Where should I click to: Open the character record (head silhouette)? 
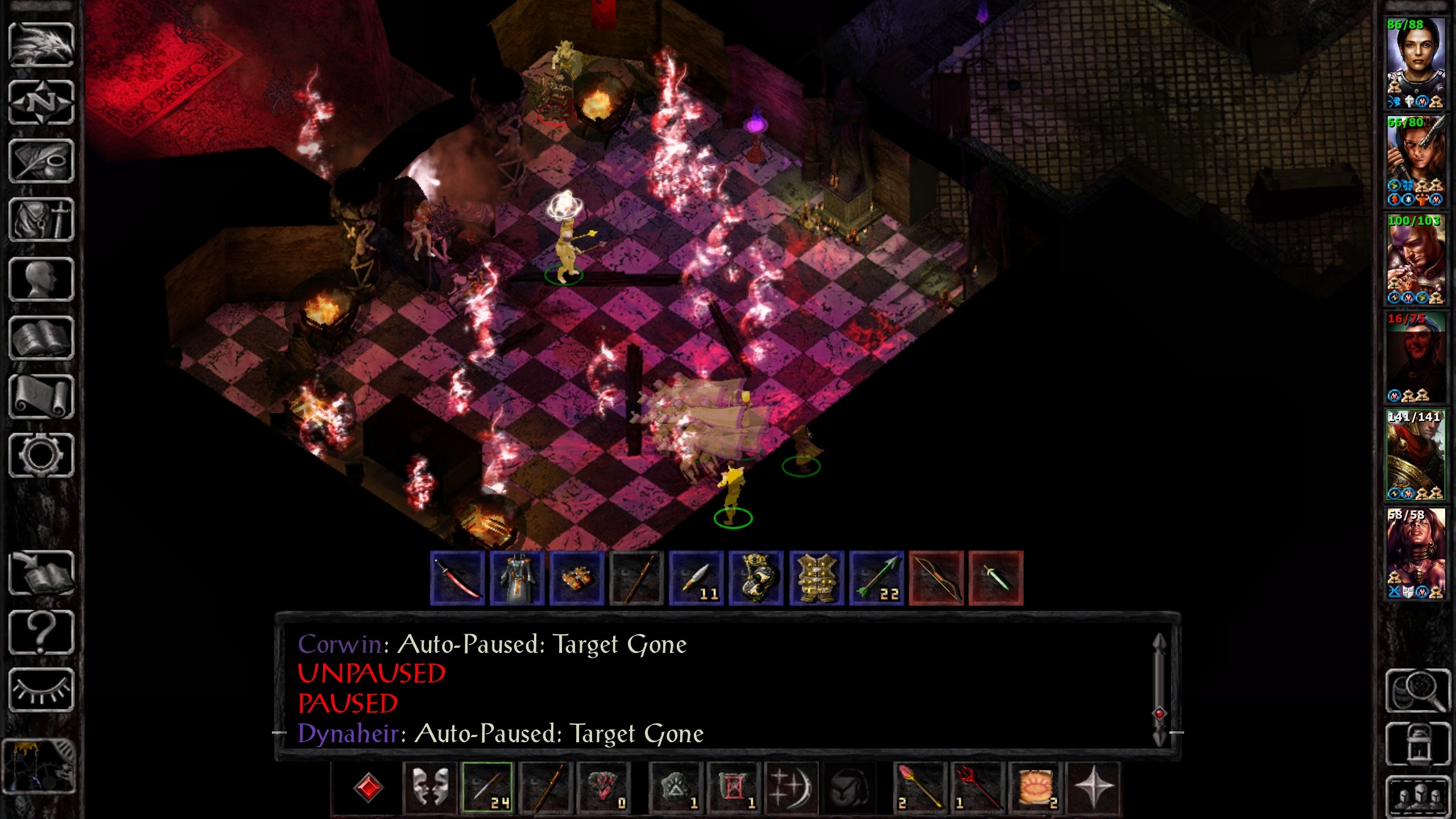coord(41,279)
